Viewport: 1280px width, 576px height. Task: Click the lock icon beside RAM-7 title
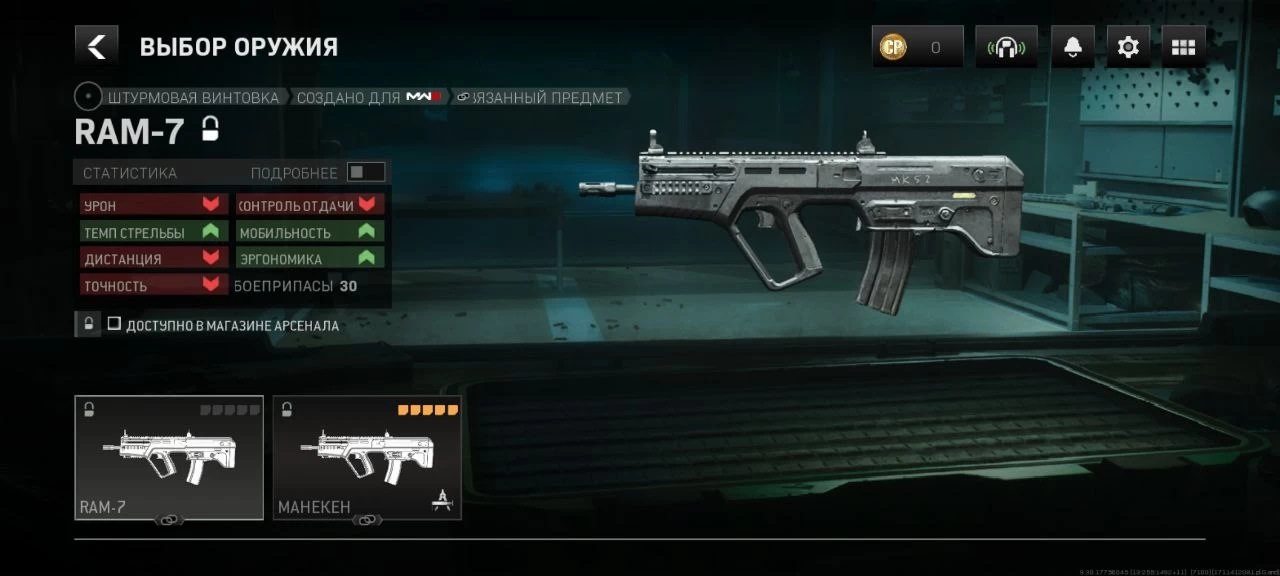(210, 129)
